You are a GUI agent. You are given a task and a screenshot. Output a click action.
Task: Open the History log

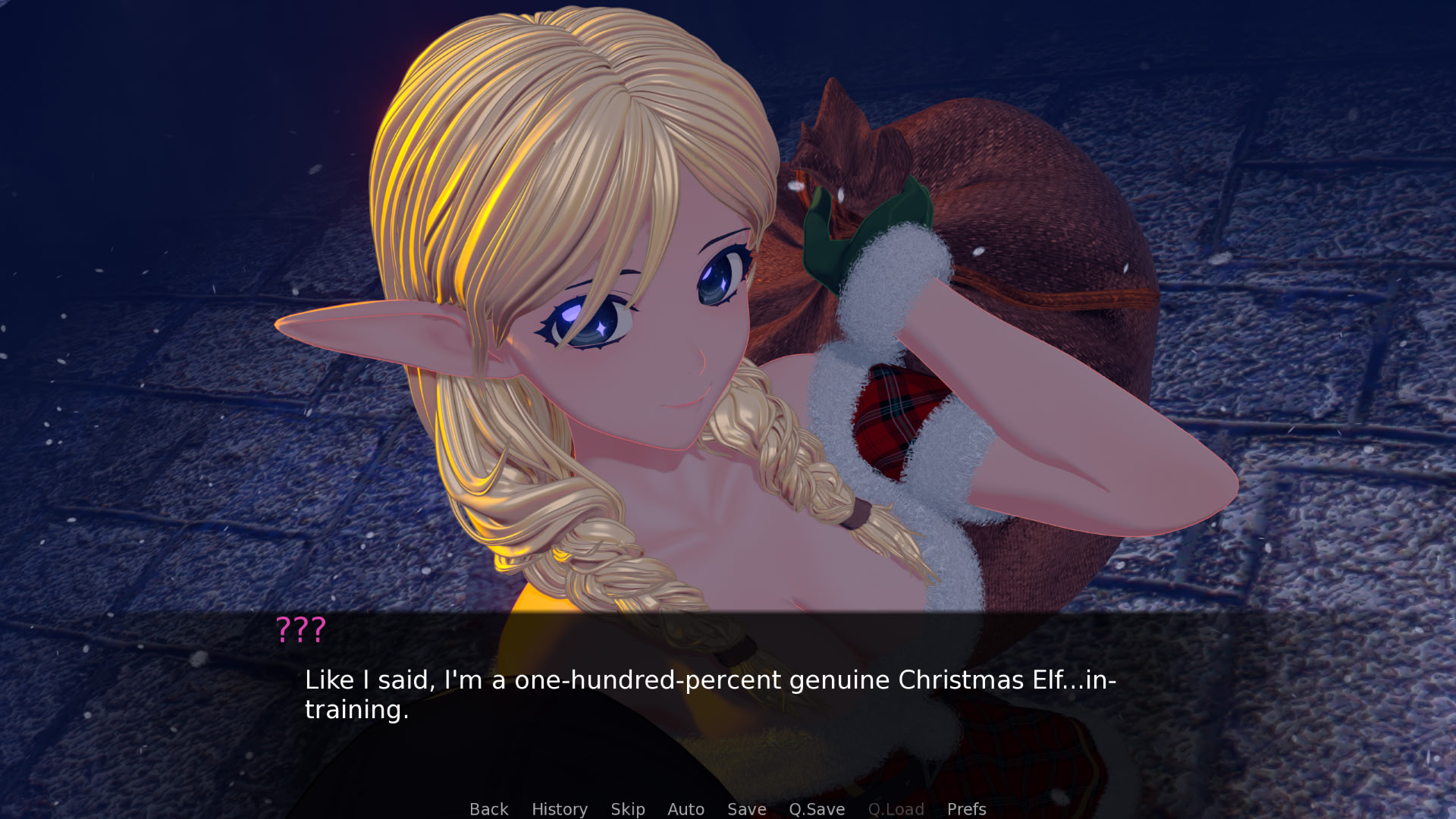point(559,808)
